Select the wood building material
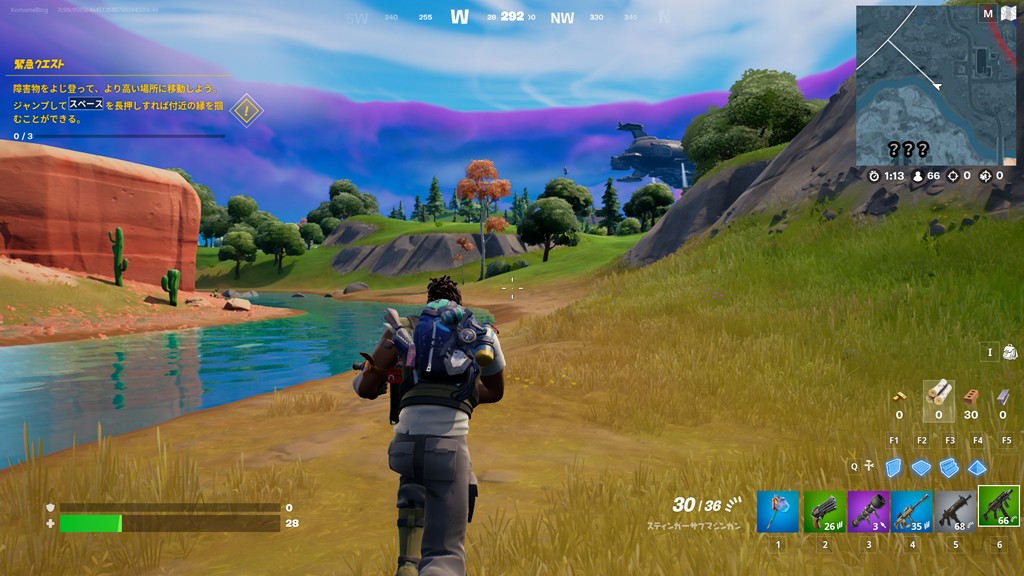The image size is (1024, 576). 938,393
